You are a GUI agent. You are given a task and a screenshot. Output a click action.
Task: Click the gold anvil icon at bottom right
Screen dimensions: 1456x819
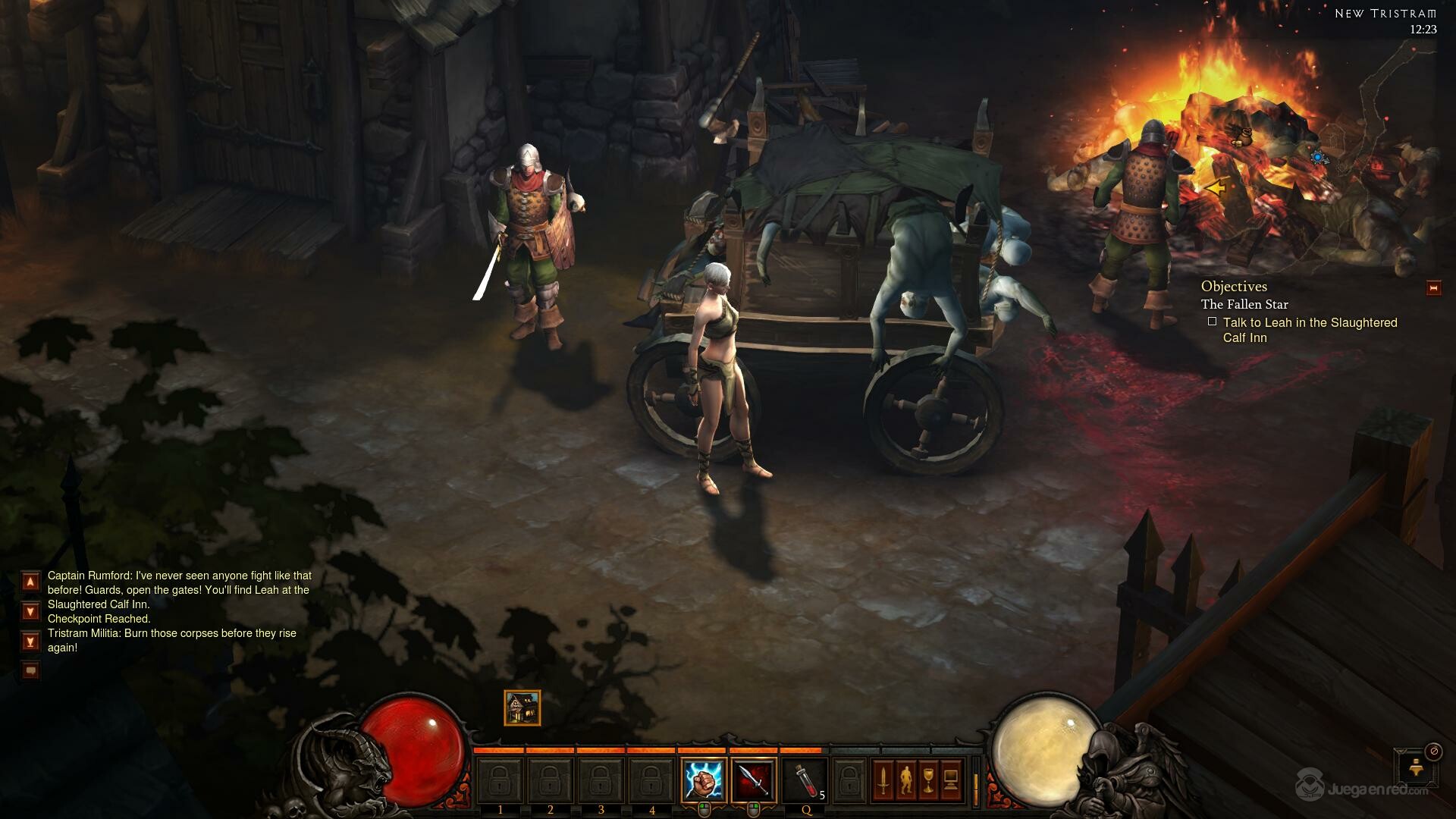click(x=1415, y=769)
